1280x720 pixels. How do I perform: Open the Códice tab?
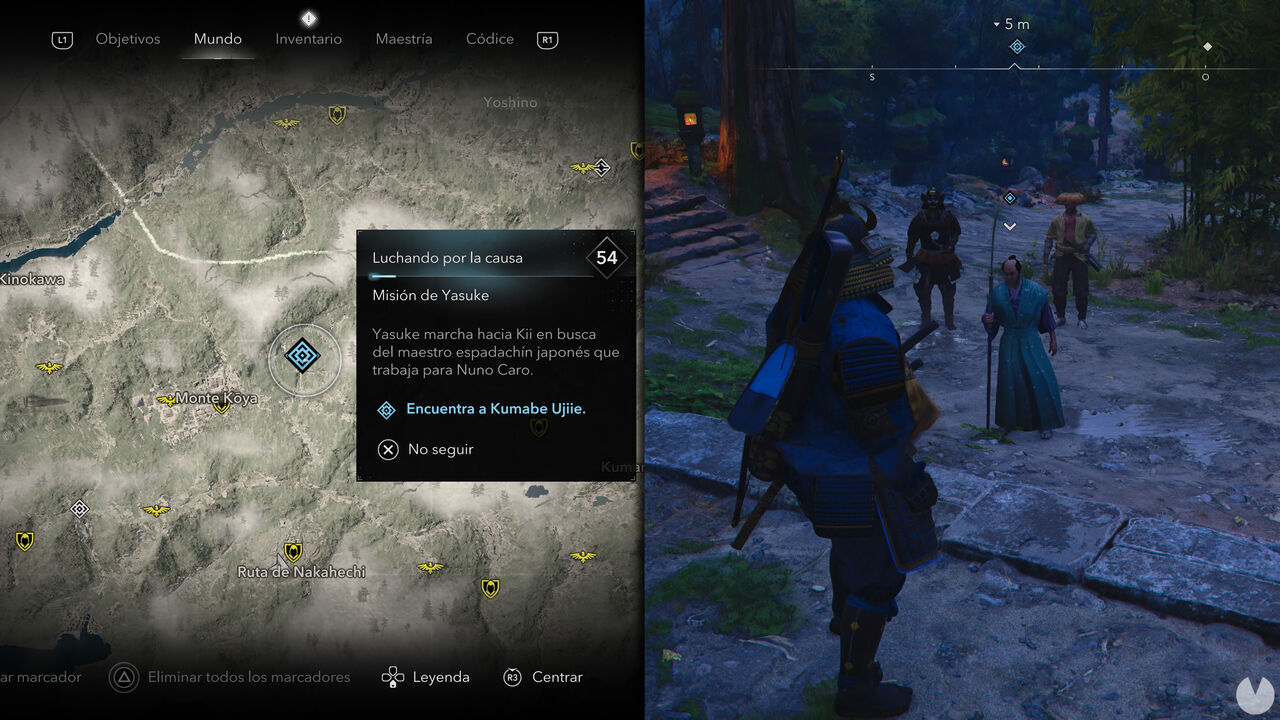[489, 39]
